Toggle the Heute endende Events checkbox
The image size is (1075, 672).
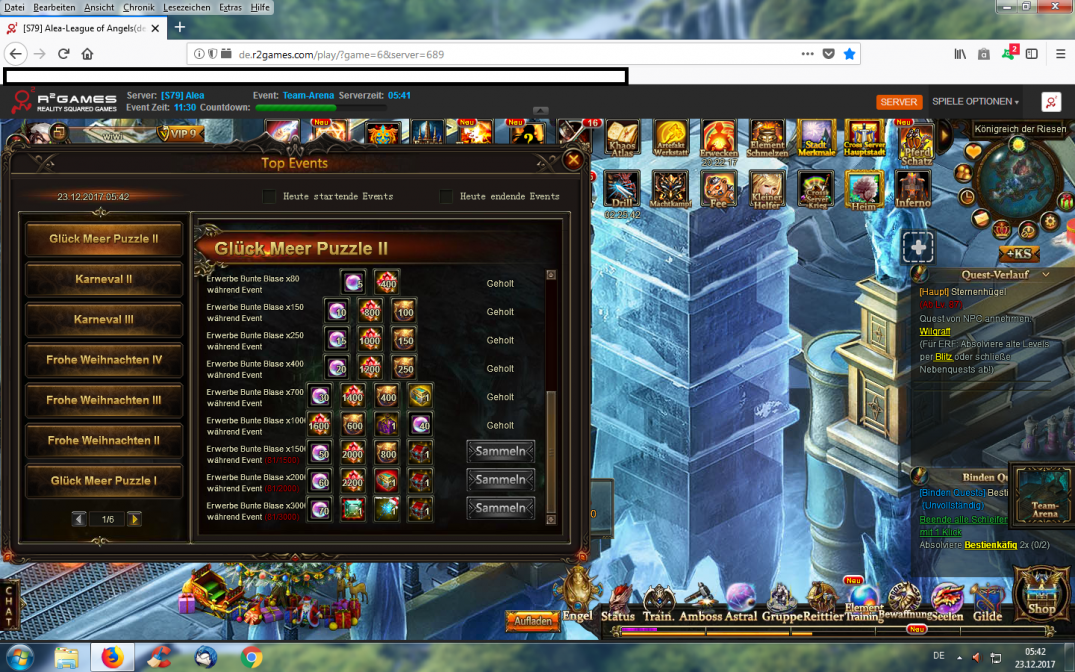point(446,196)
